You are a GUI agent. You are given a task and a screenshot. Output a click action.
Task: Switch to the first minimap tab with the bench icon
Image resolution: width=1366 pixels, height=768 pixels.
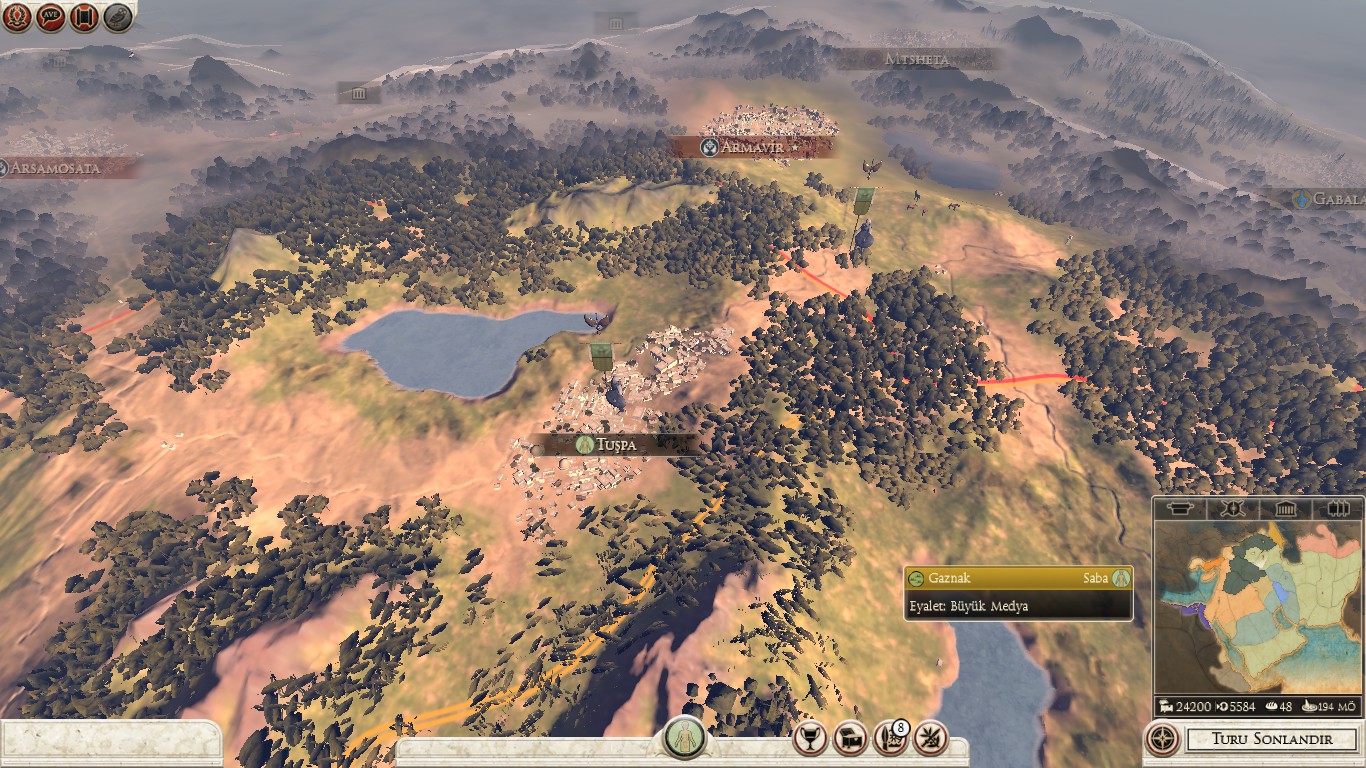(x=1180, y=509)
